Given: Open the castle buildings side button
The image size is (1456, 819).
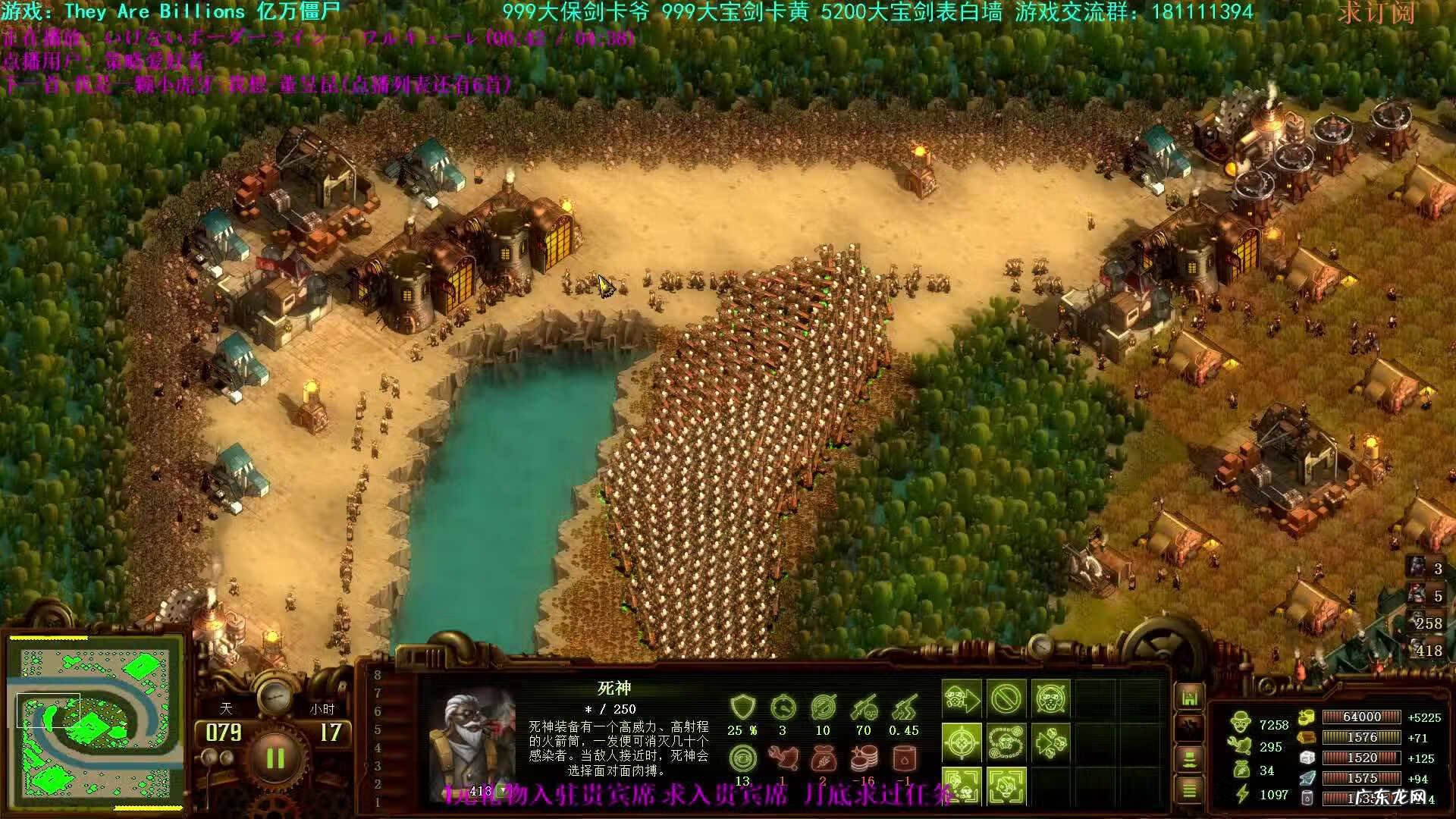Looking at the screenshot, I should 1188,697.
